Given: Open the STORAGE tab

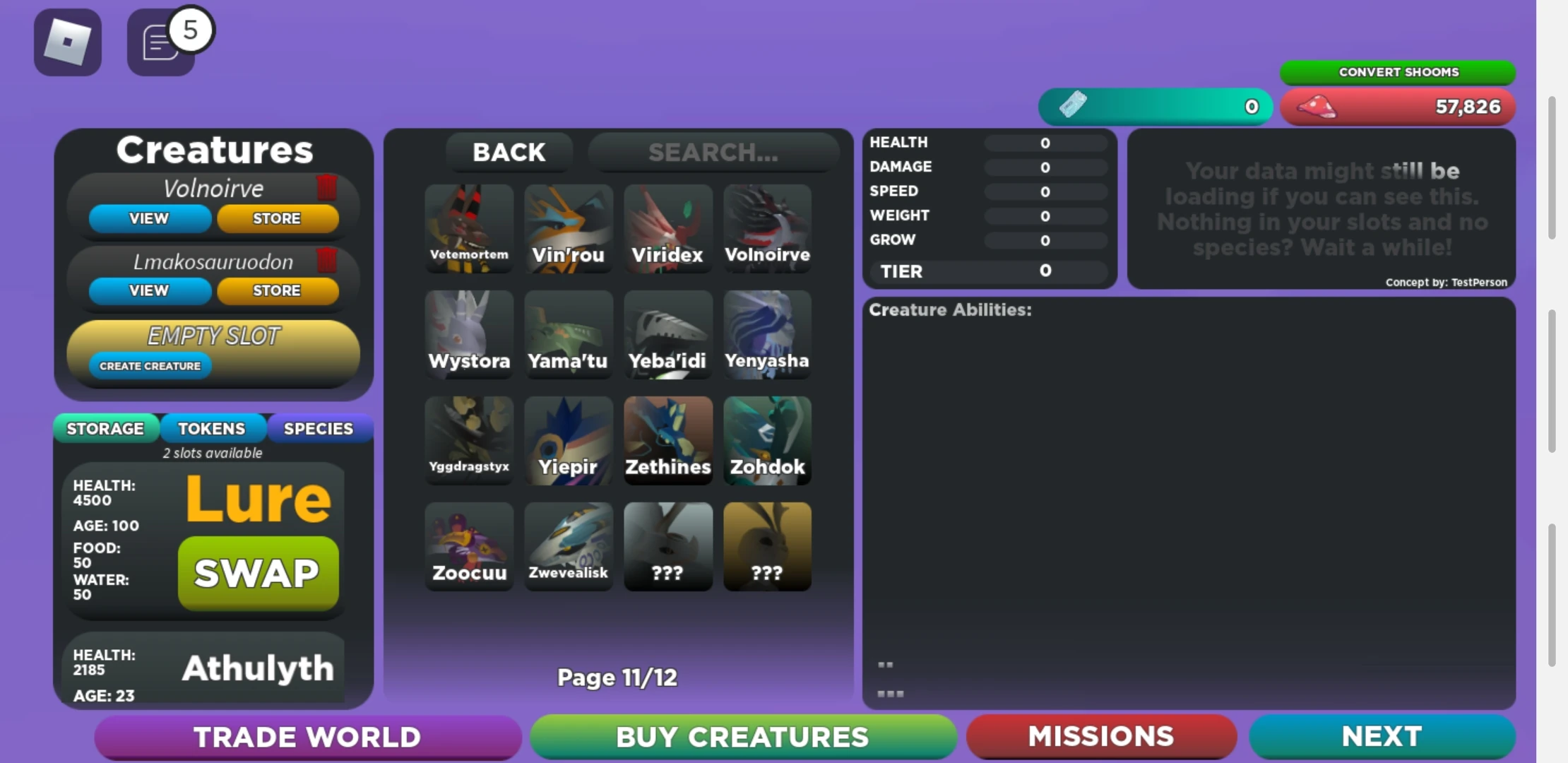Looking at the screenshot, I should [106, 428].
